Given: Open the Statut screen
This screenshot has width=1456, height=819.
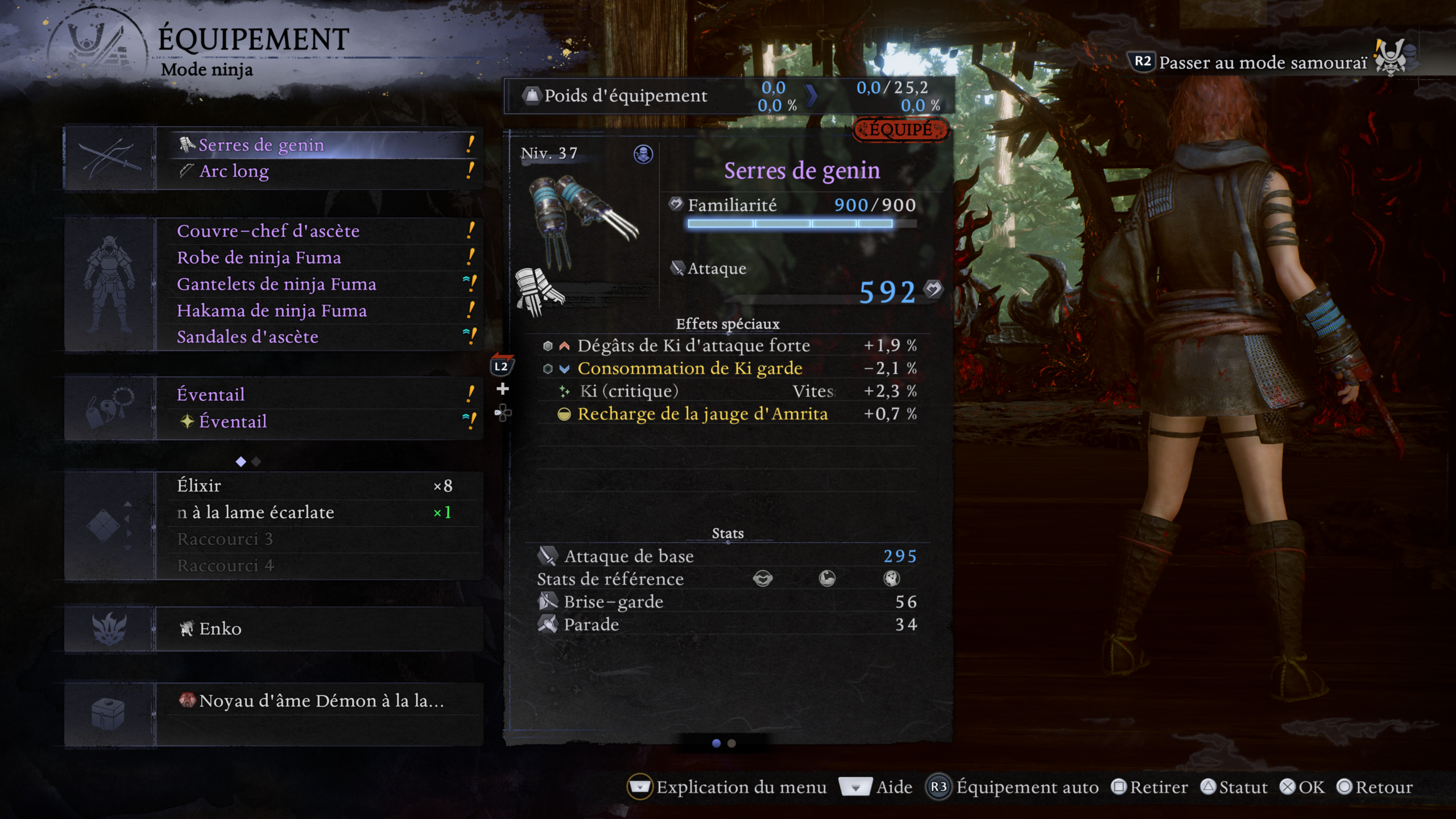Looking at the screenshot, I should tap(1234, 787).
